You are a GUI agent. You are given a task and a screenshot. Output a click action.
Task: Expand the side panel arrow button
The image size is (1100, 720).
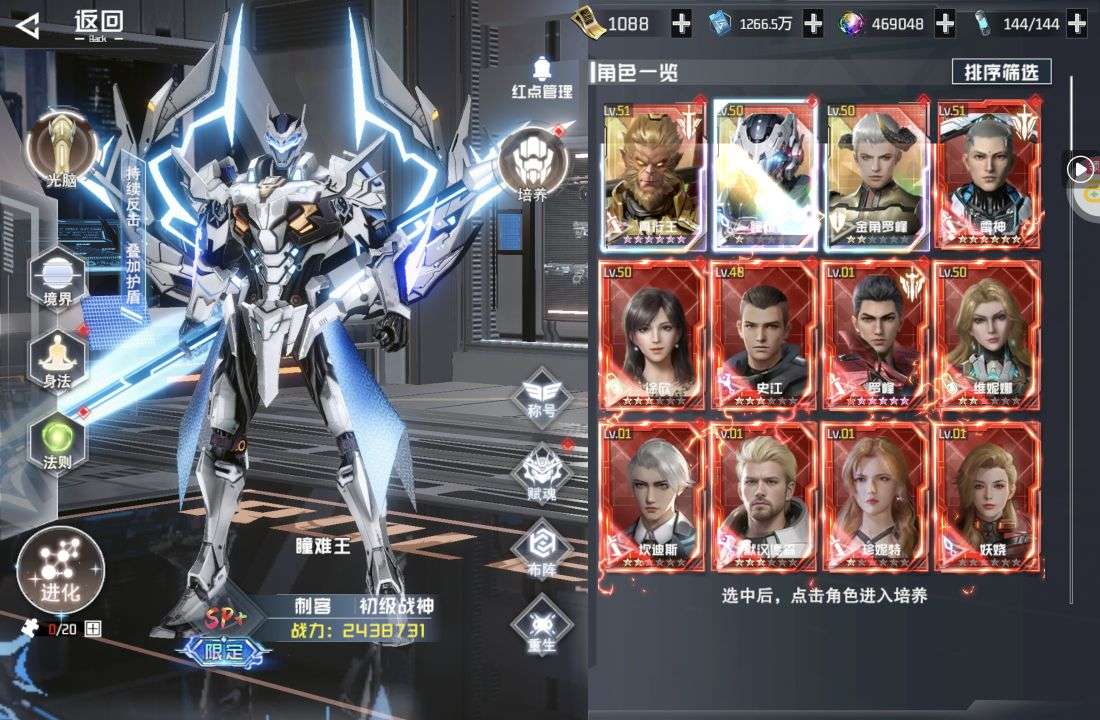pyautogui.click(x=1079, y=169)
